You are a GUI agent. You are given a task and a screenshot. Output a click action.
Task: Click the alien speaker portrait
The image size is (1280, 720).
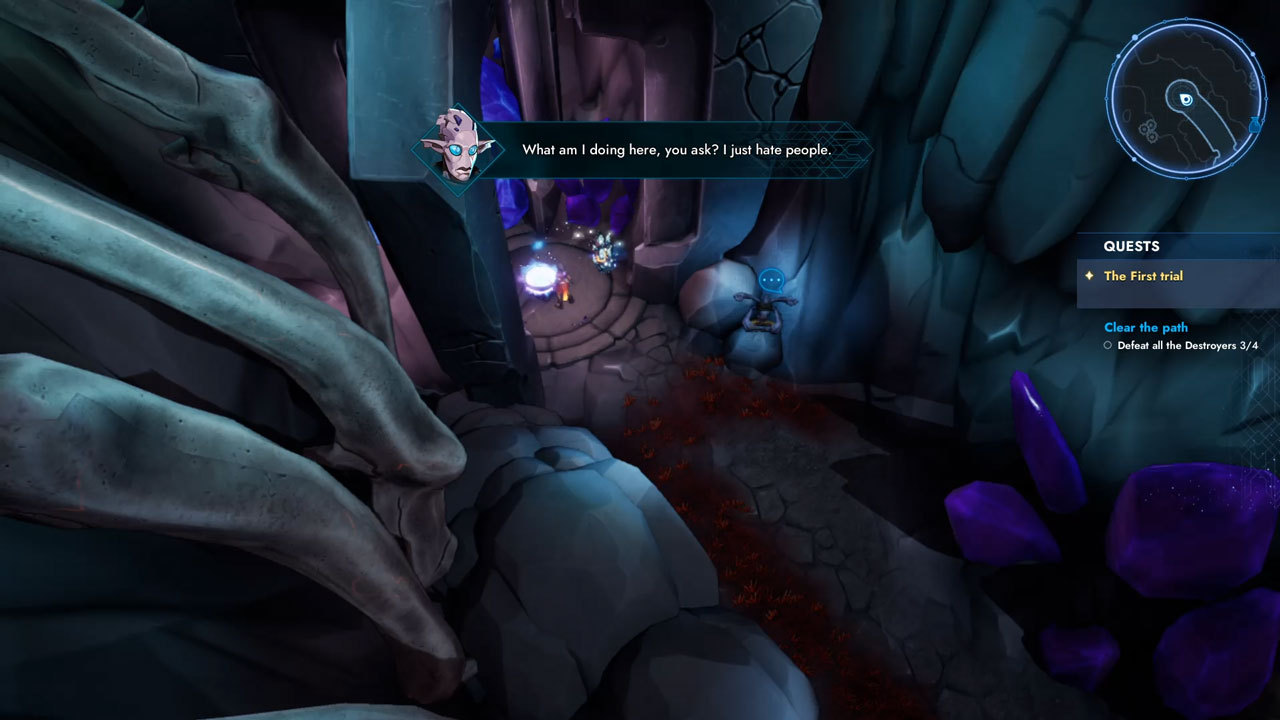tap(459, 148)
